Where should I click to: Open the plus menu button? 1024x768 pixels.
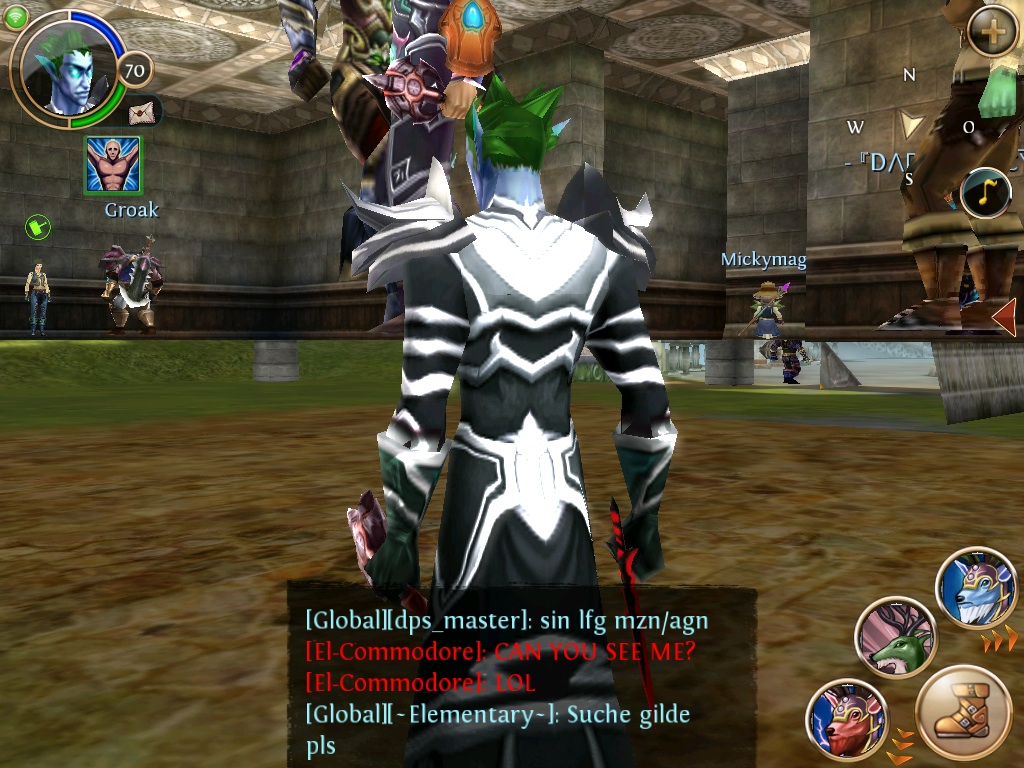click(992, 36)
